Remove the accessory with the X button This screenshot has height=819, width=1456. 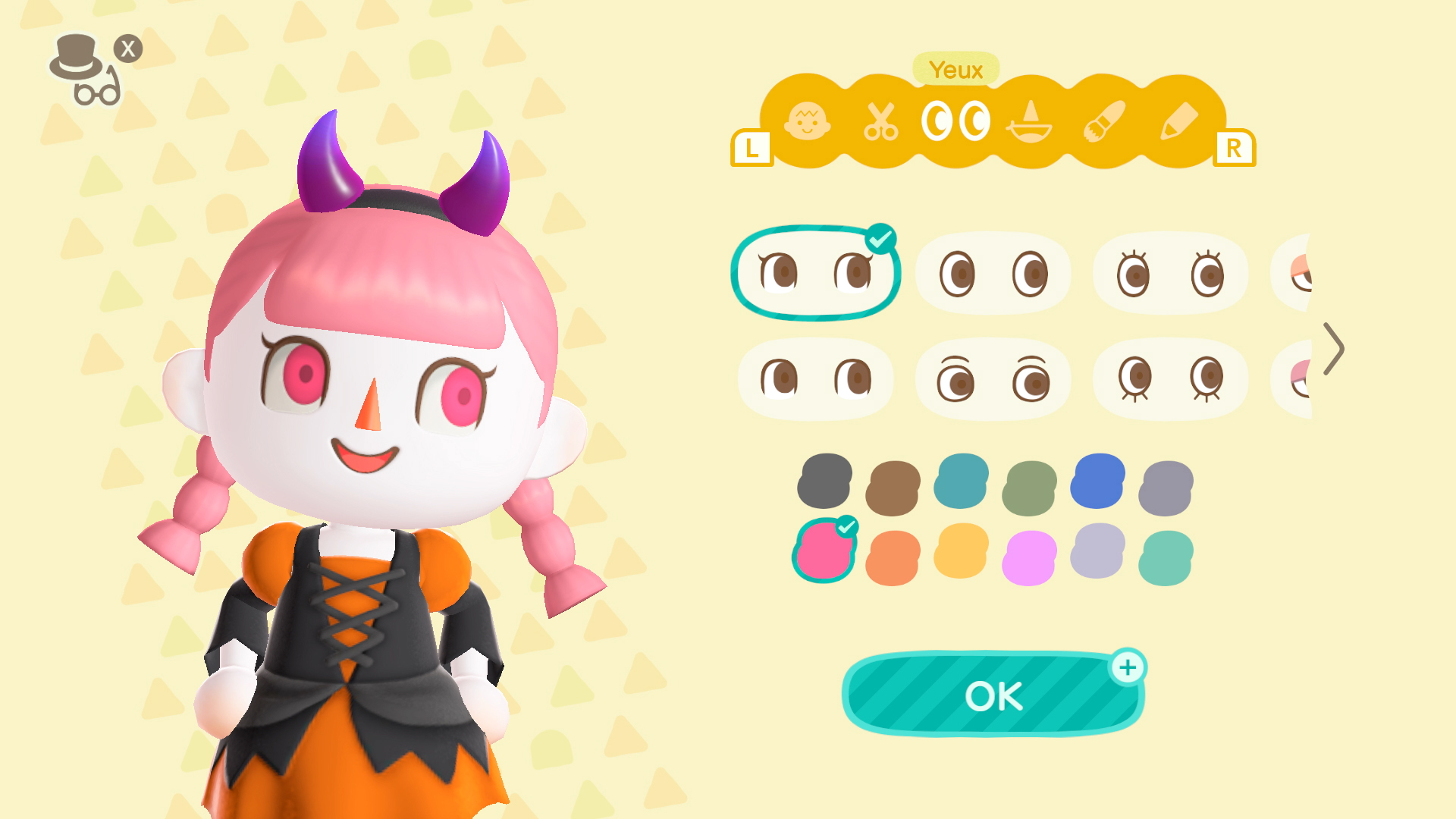(129, 47)
